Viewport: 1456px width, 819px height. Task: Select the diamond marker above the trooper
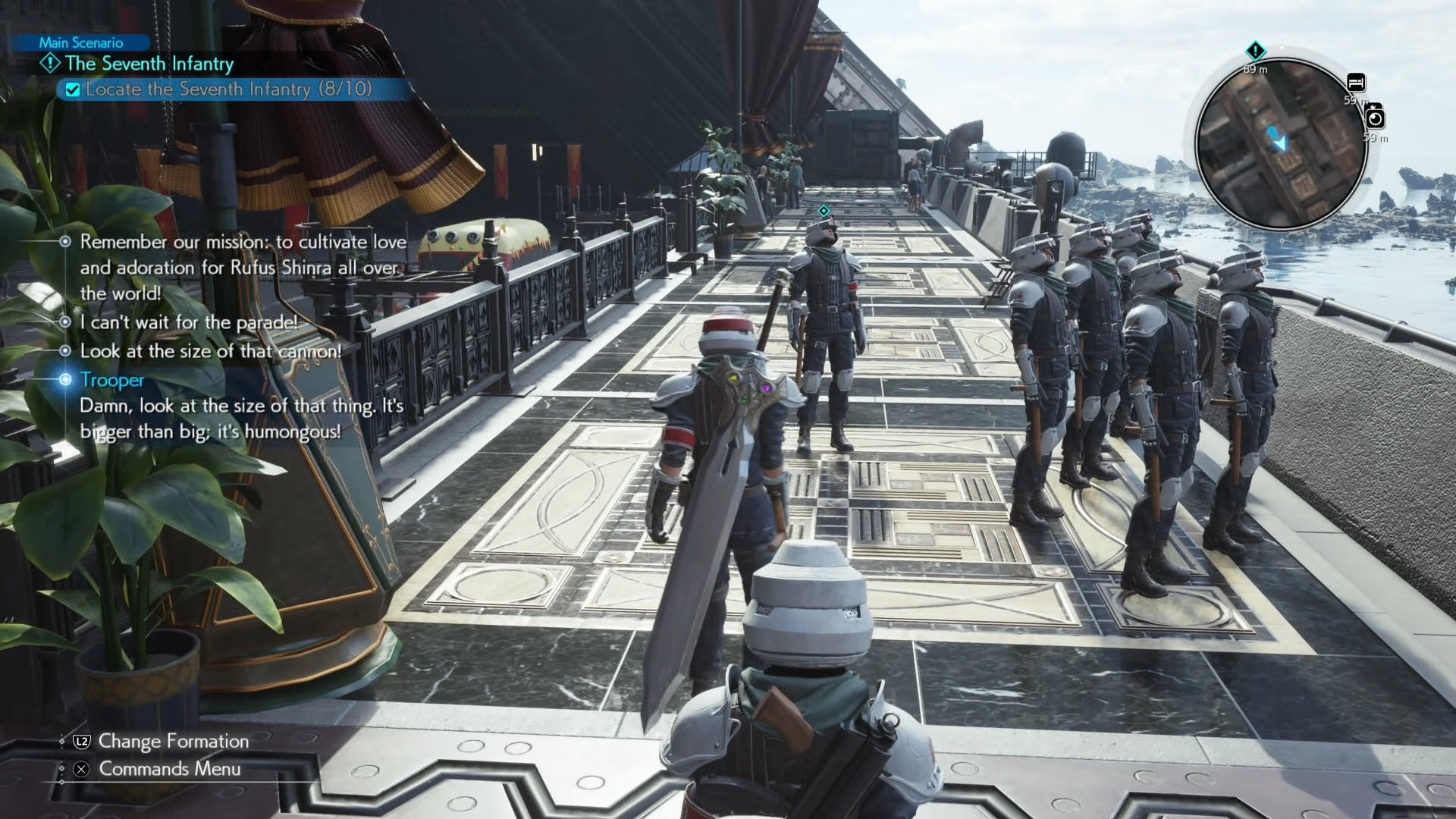824,211
